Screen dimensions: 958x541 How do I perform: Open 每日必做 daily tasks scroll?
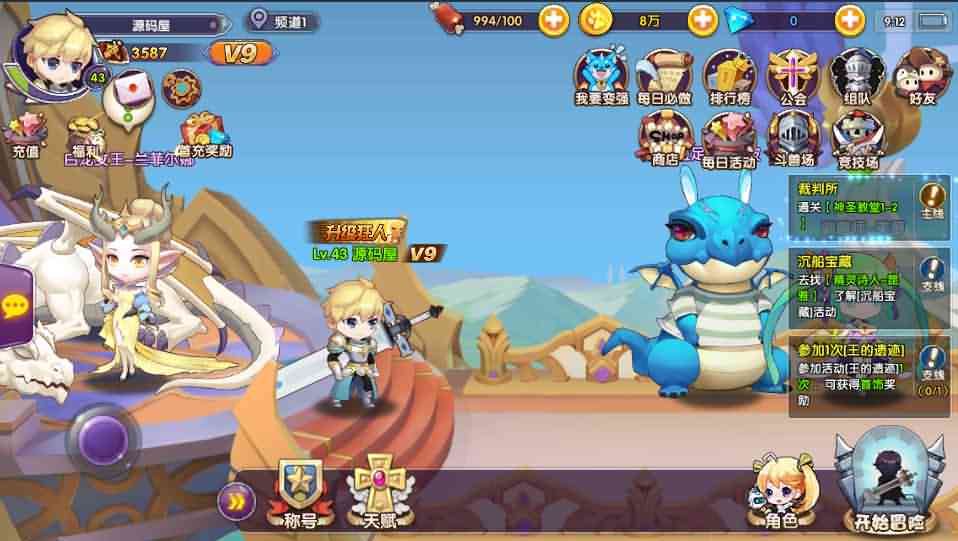coord(664,77)
